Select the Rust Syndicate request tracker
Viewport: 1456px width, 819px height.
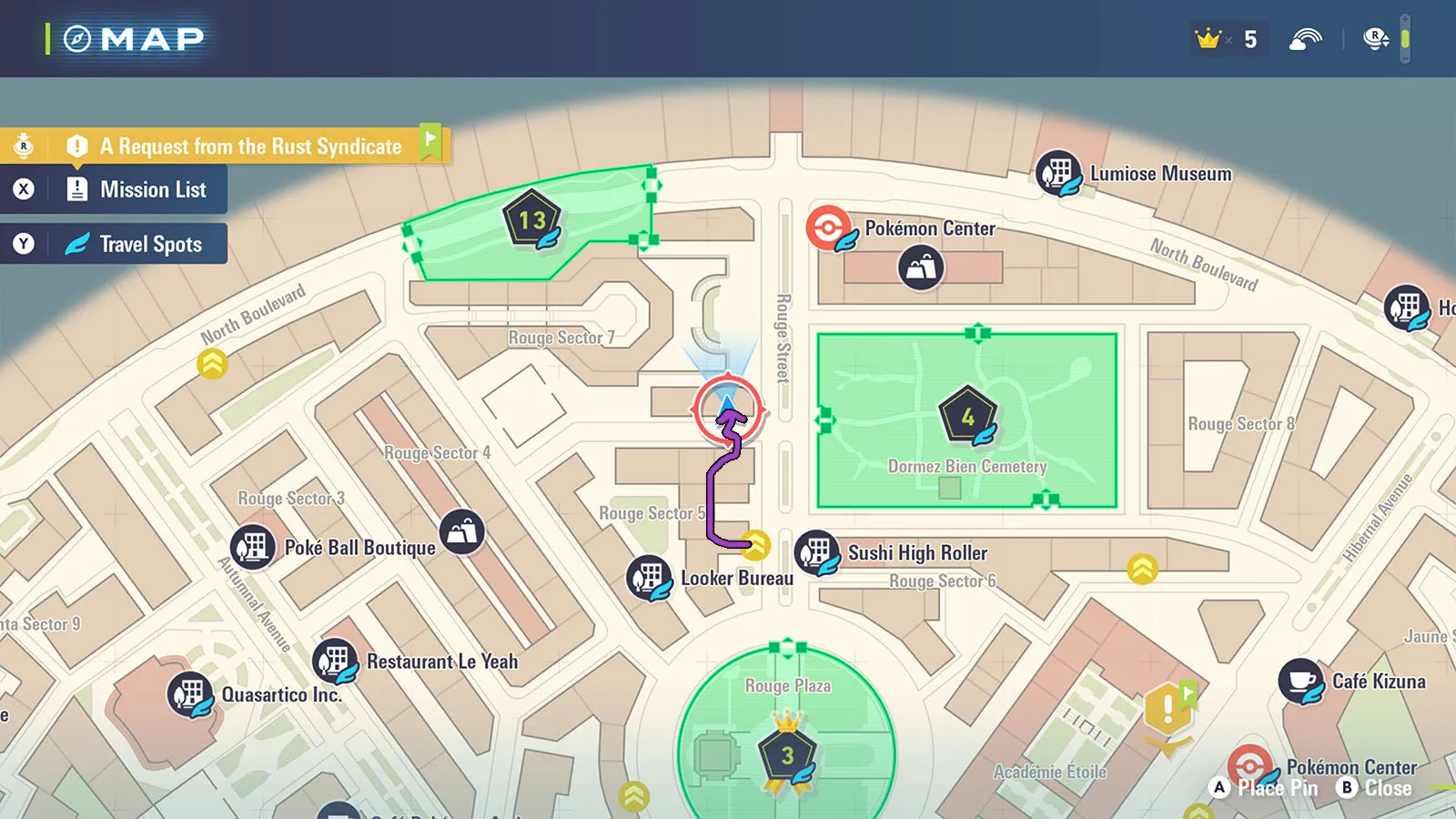[249, 146]
